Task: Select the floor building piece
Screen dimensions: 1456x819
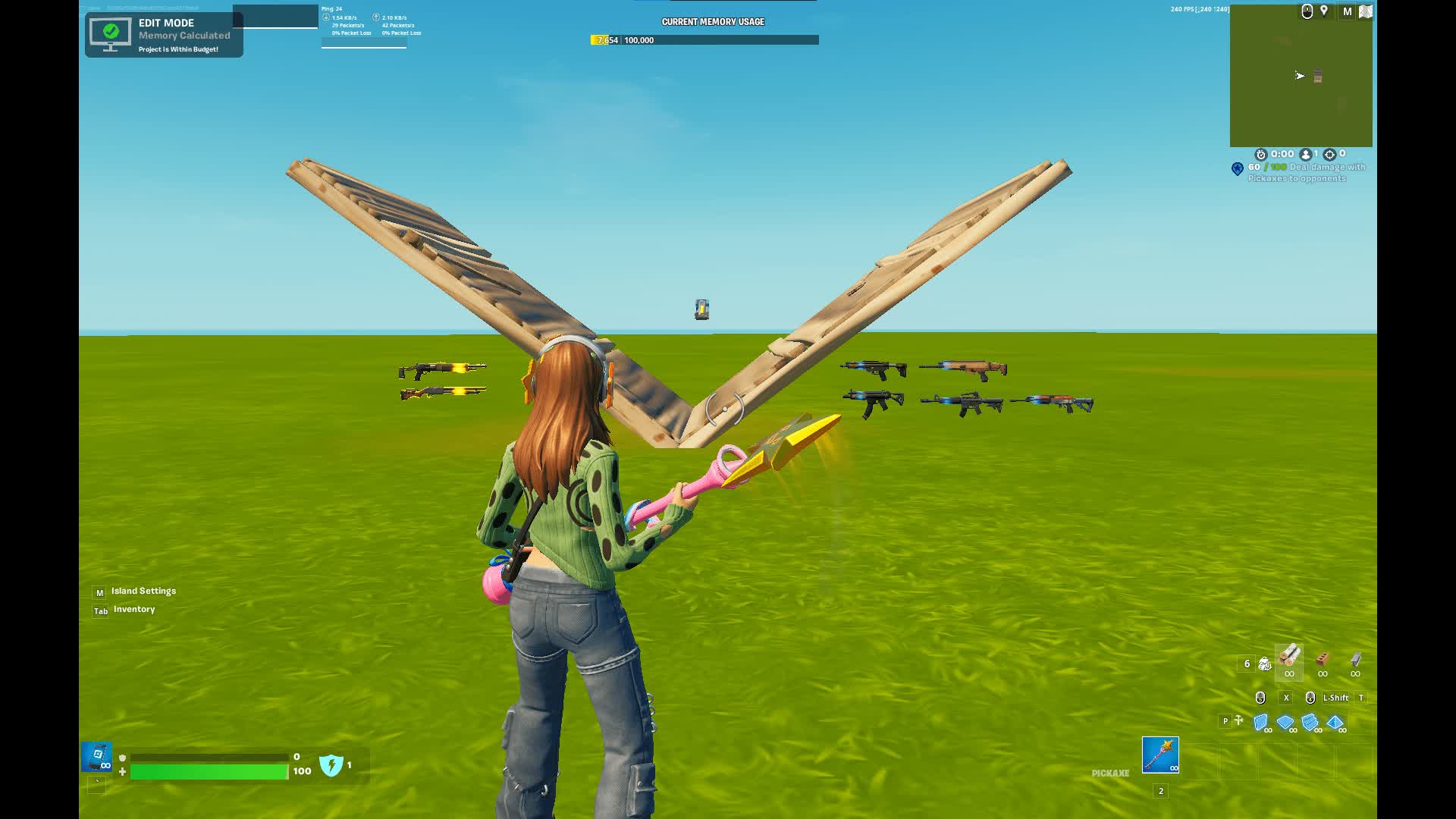Action: tap(1285, 722)
